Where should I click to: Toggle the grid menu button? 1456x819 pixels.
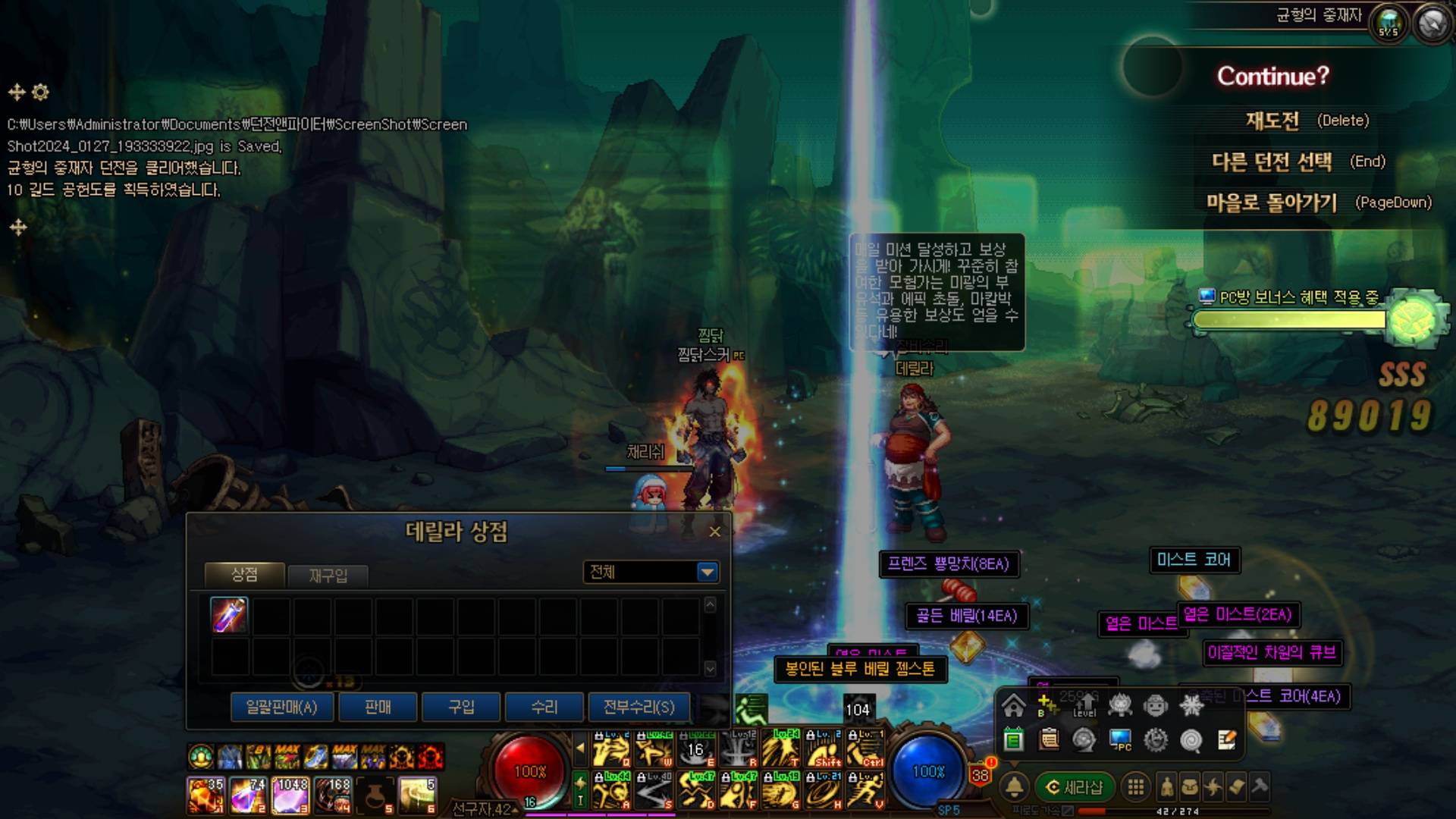pyautogui.click(x=1135, y=788)
